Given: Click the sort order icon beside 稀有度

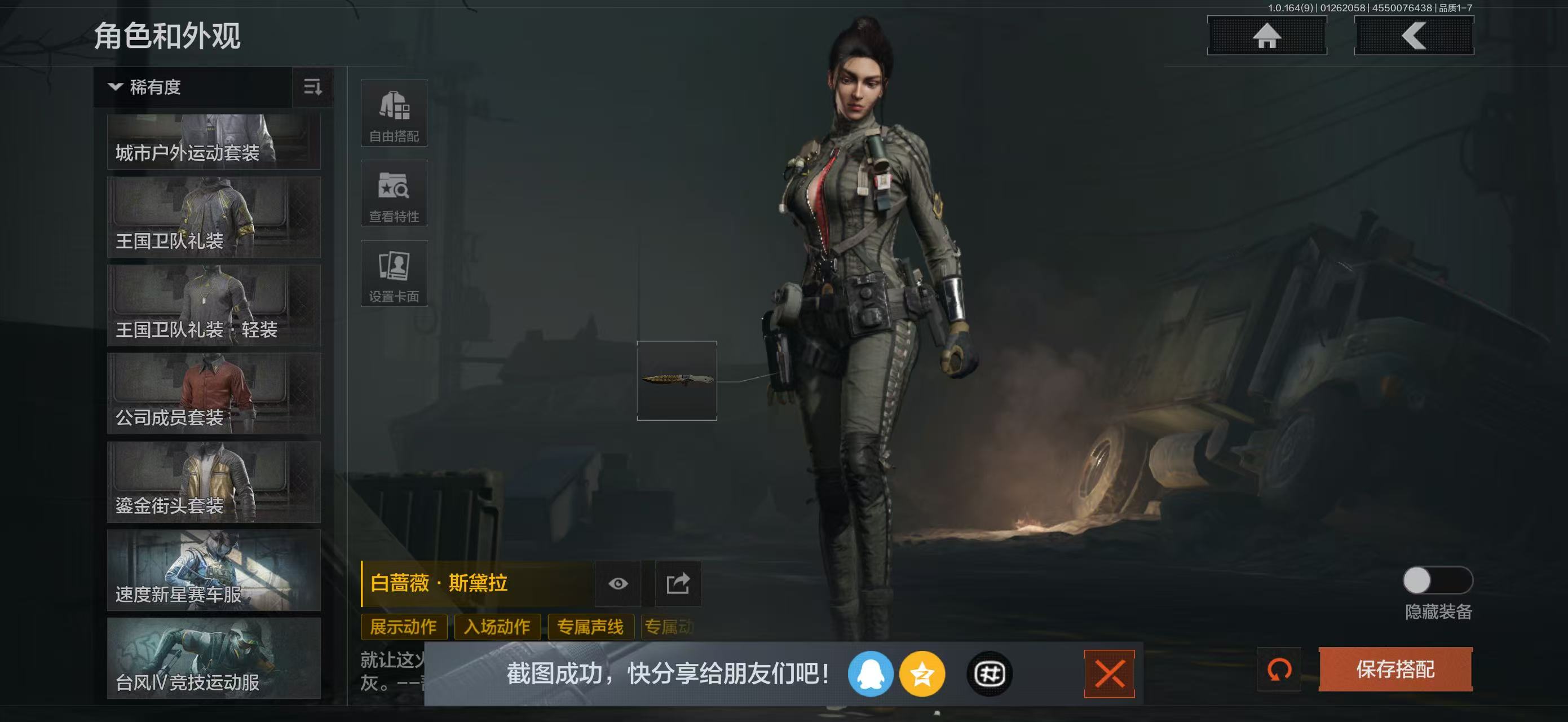Looking at the screenshot, I should 312,87.
